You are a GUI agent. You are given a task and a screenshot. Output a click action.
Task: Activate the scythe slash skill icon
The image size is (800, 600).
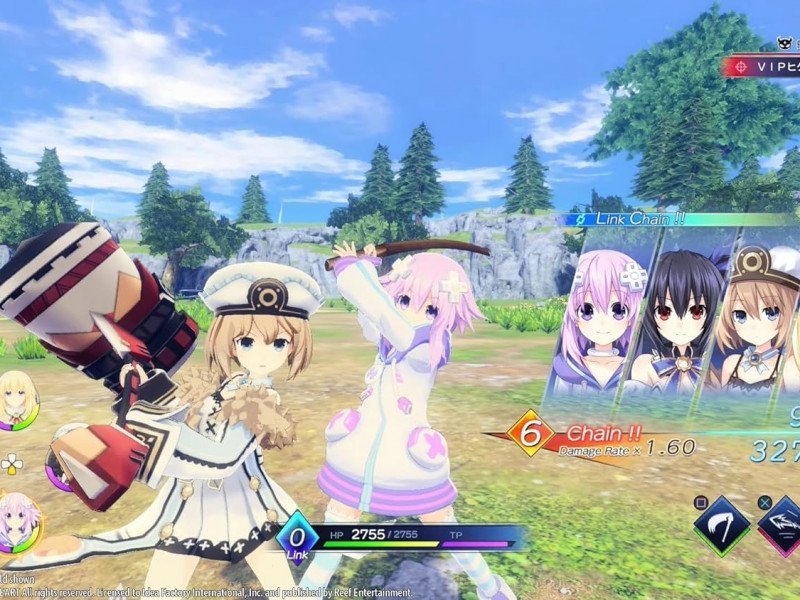(x=721, y=525)
